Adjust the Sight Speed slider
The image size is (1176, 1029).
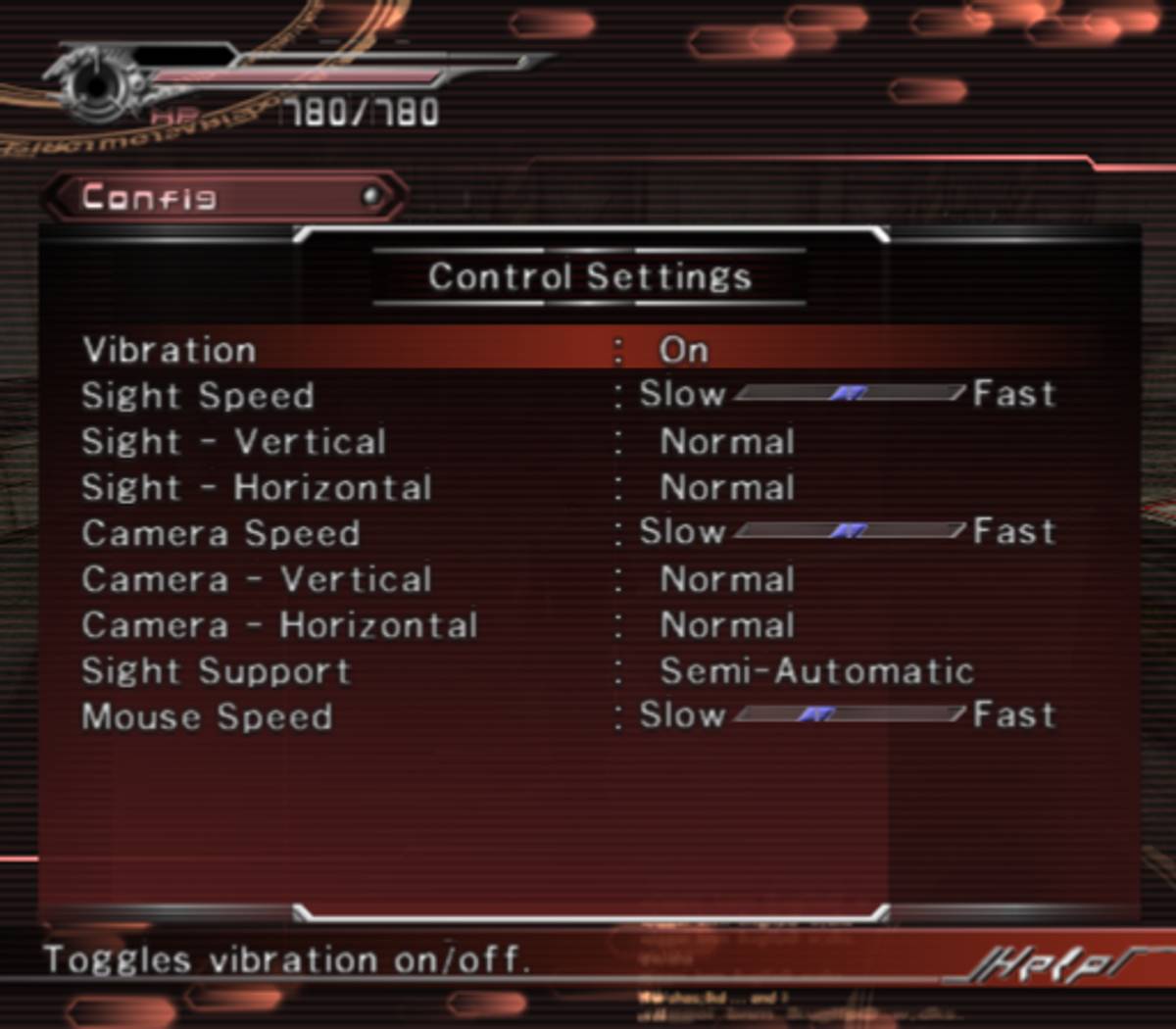[x=849, y=394]
